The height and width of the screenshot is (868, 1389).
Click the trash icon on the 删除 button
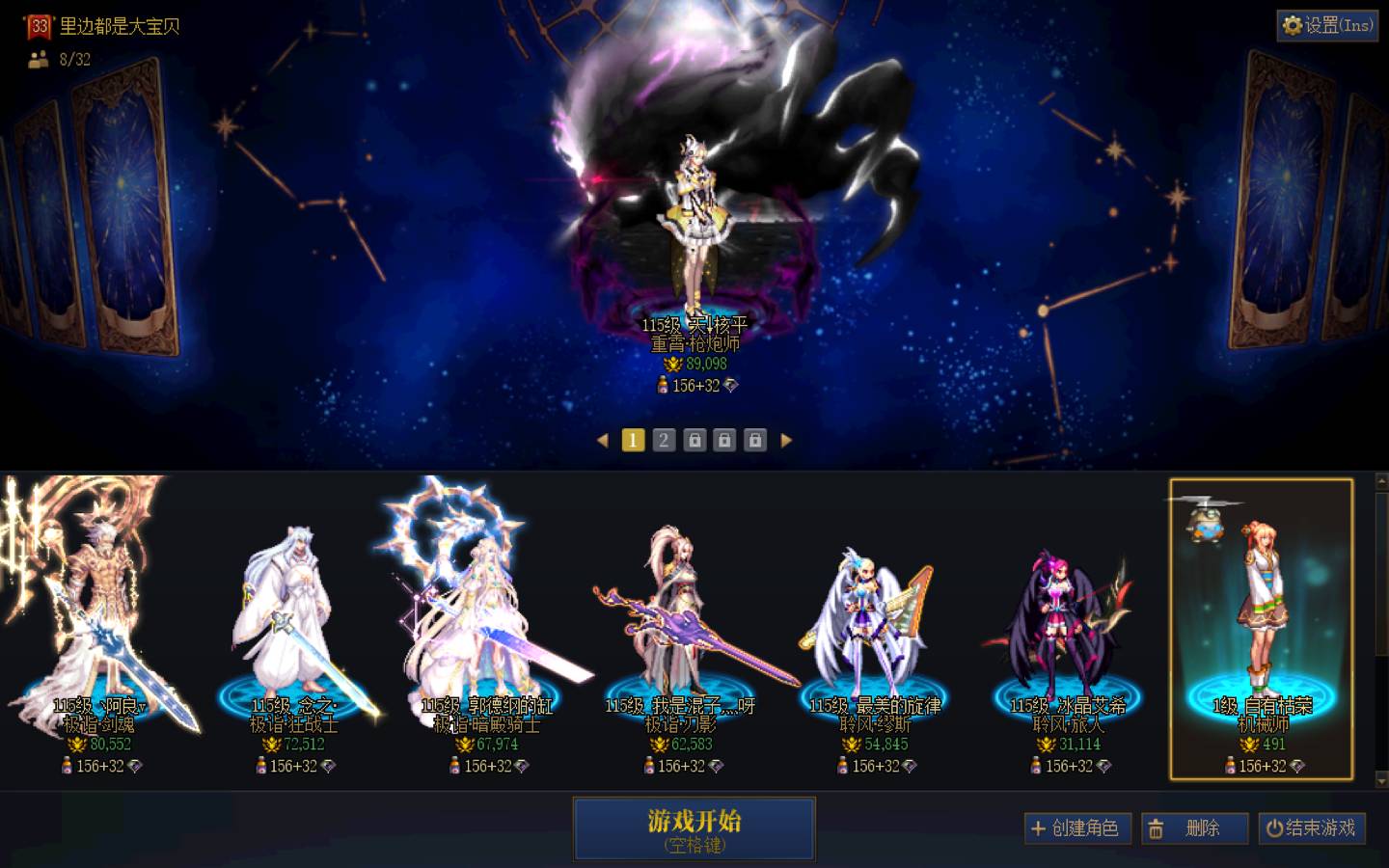click(1158, 827)
